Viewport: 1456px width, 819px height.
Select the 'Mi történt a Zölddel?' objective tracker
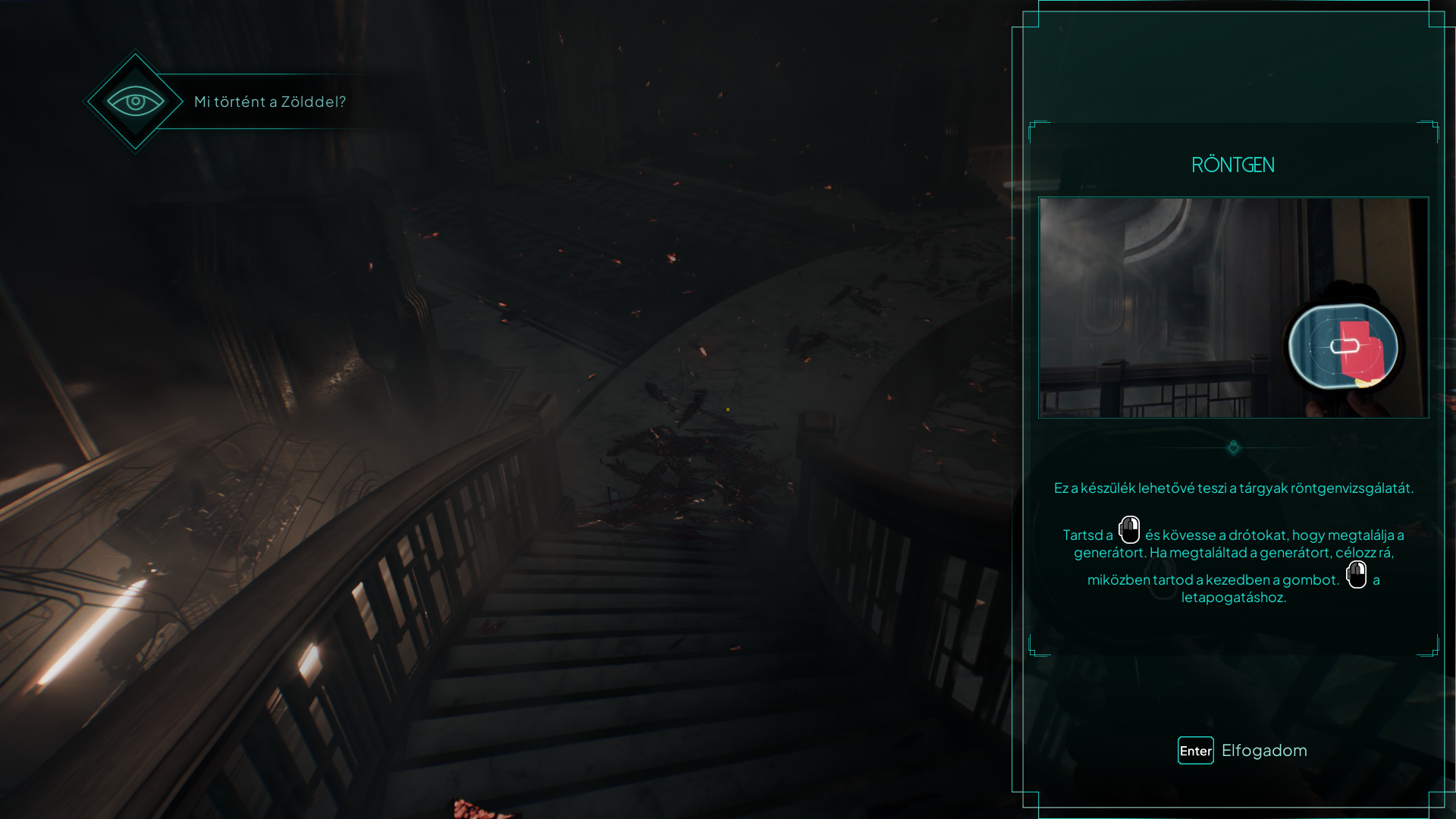point(269,102)
